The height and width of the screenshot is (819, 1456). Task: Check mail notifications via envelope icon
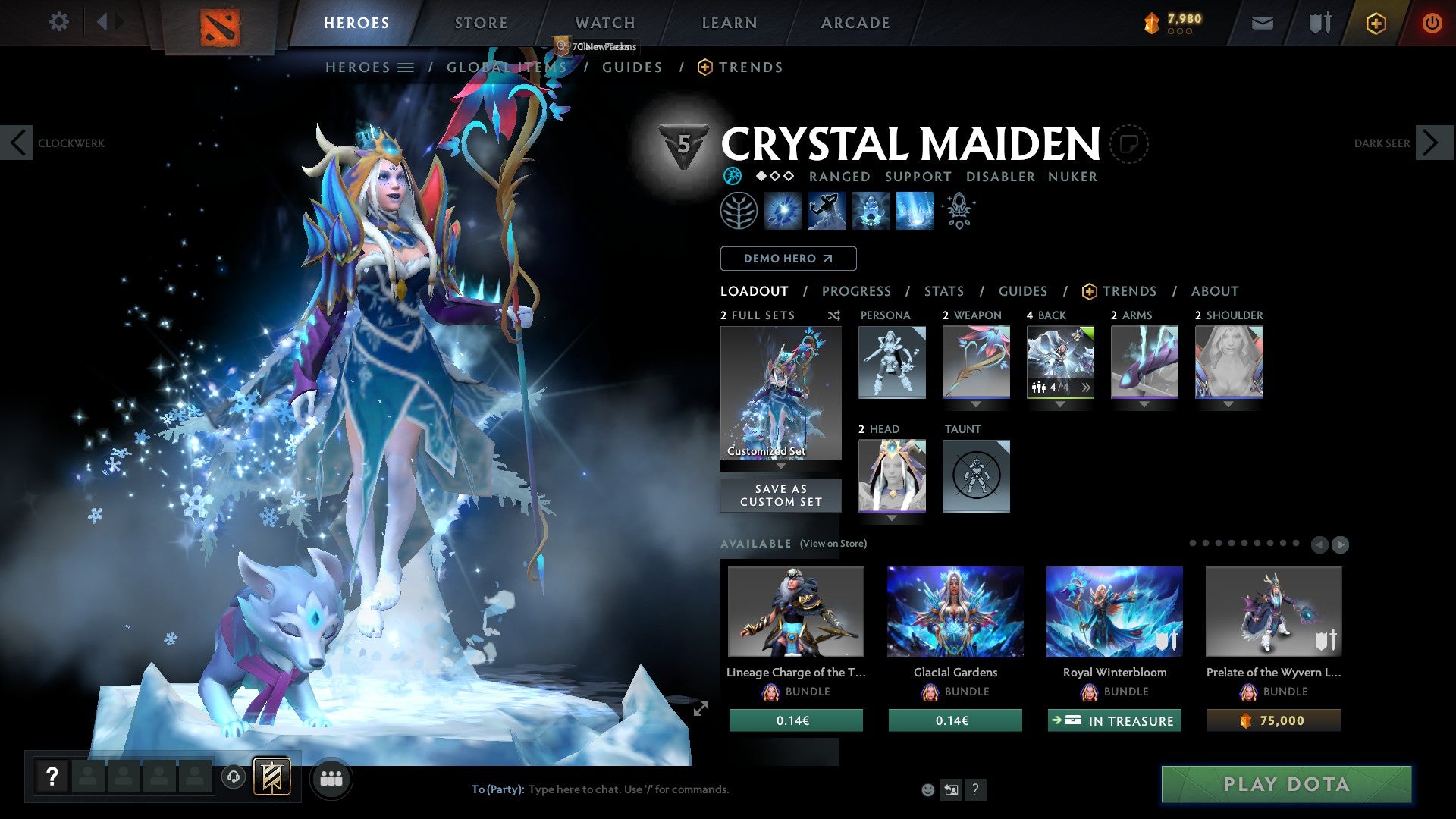[x=1263, y=23]
